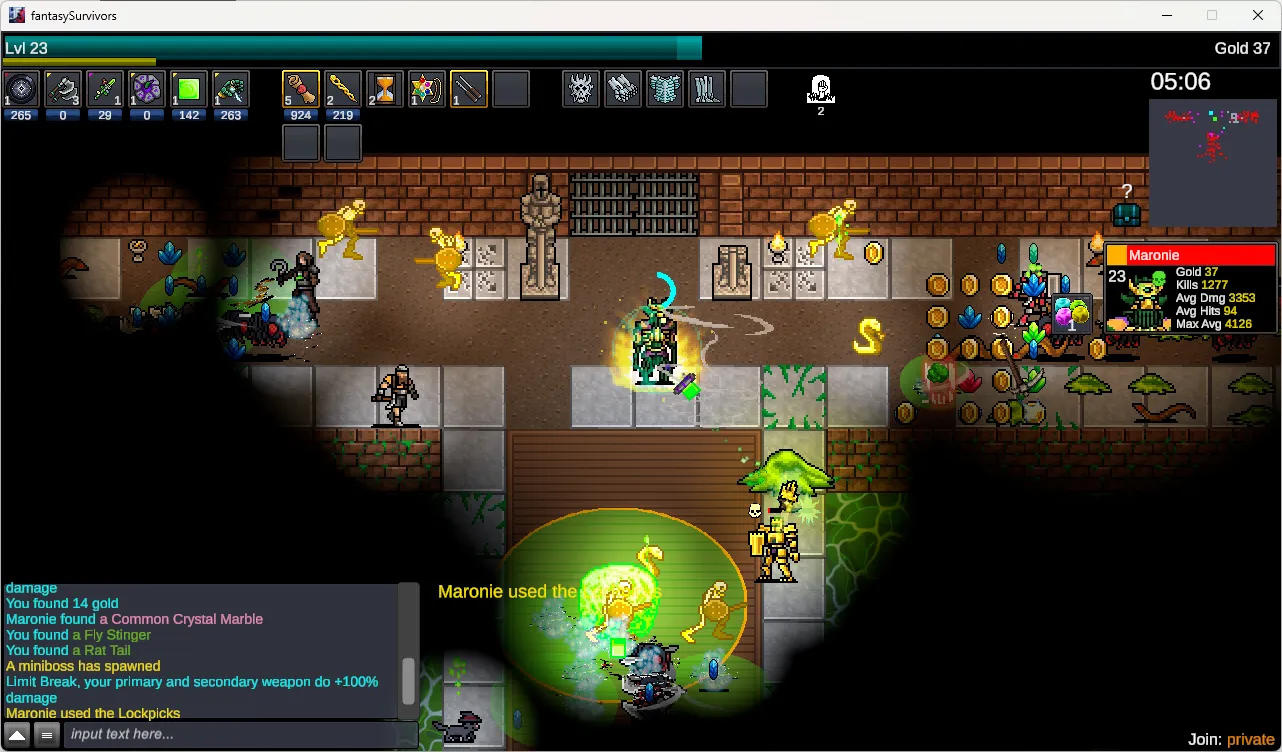Image resolution: width=1282 pixels, height=752 pixels.
Task: Click the rolled scroll item slot
Action: tap(300, 89)
